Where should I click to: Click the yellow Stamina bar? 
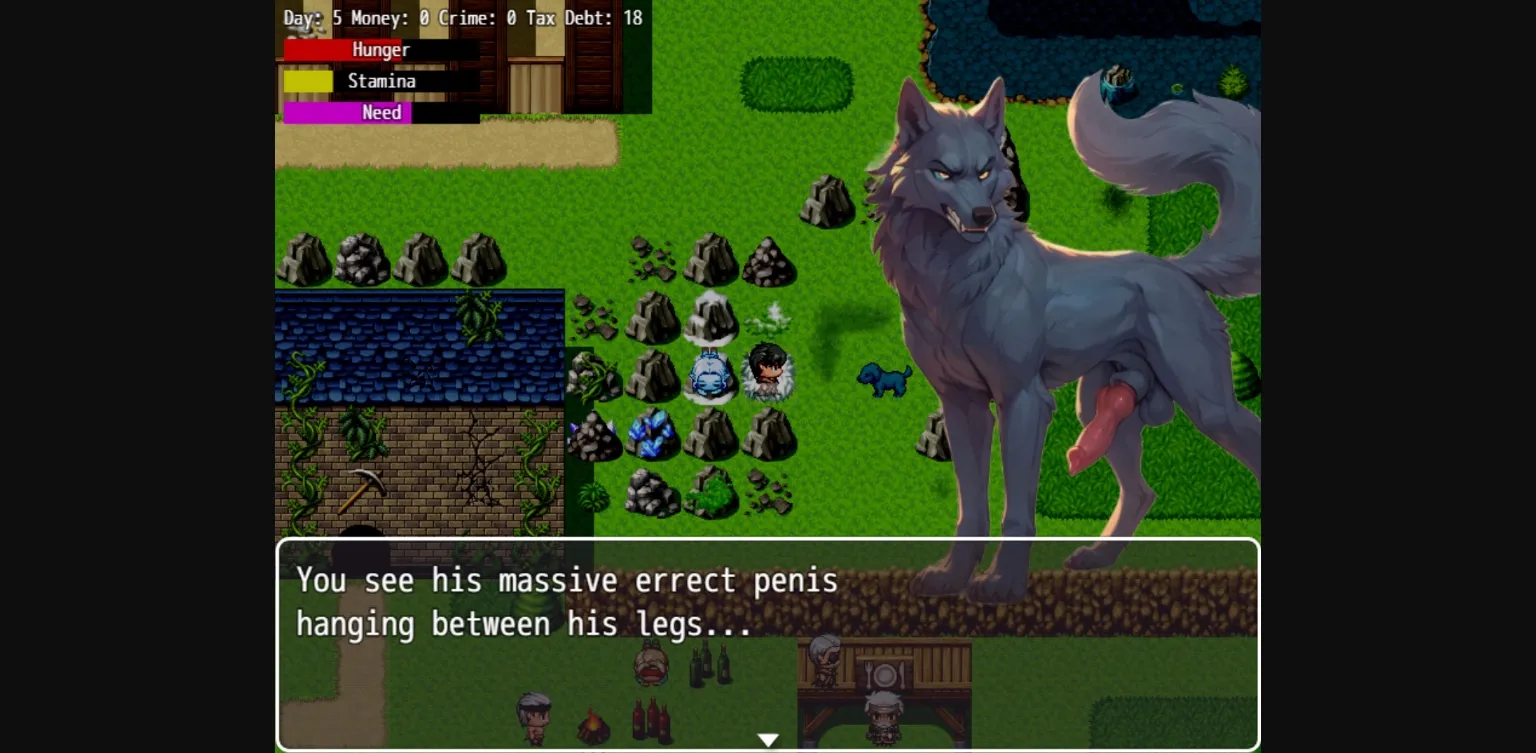coord(308,81)
